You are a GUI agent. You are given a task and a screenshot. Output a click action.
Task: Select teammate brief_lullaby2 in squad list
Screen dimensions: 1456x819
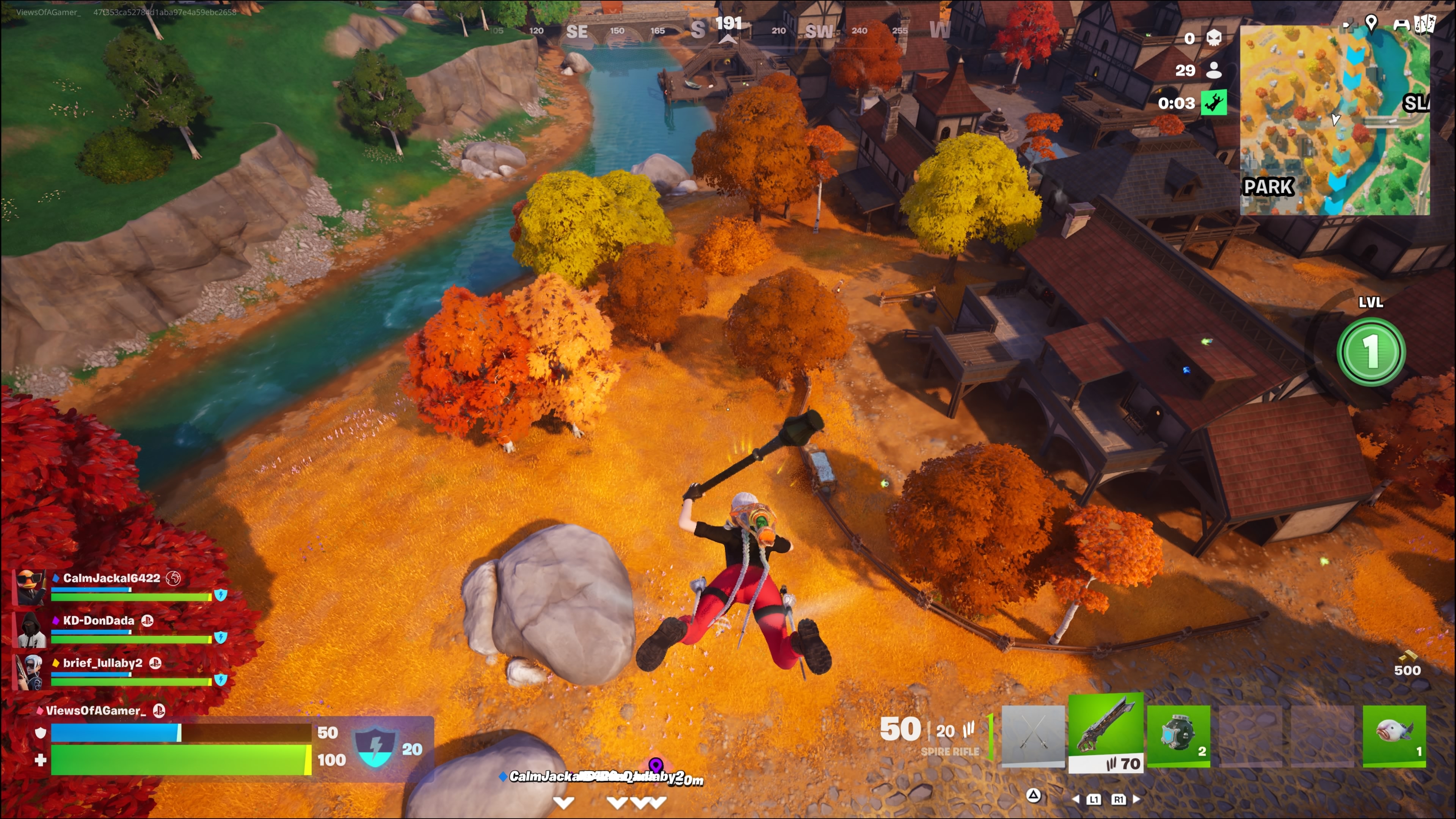click(x=102, y=663)
